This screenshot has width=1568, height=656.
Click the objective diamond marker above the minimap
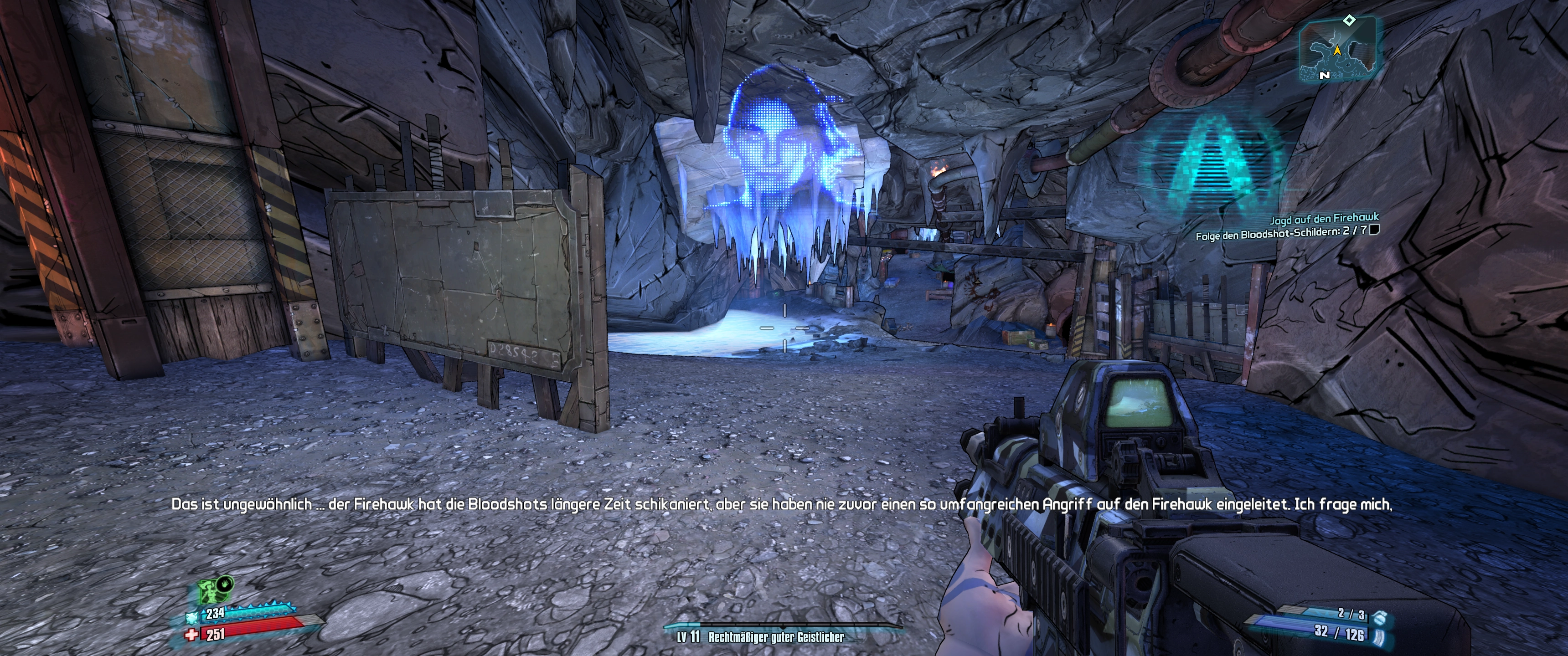pyautogui.click(x=1350, y=20)
